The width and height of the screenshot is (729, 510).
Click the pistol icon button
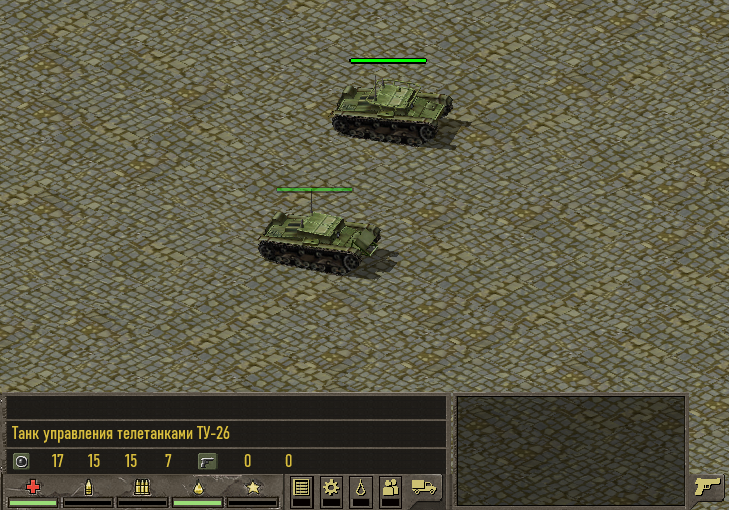pos(708,488)
